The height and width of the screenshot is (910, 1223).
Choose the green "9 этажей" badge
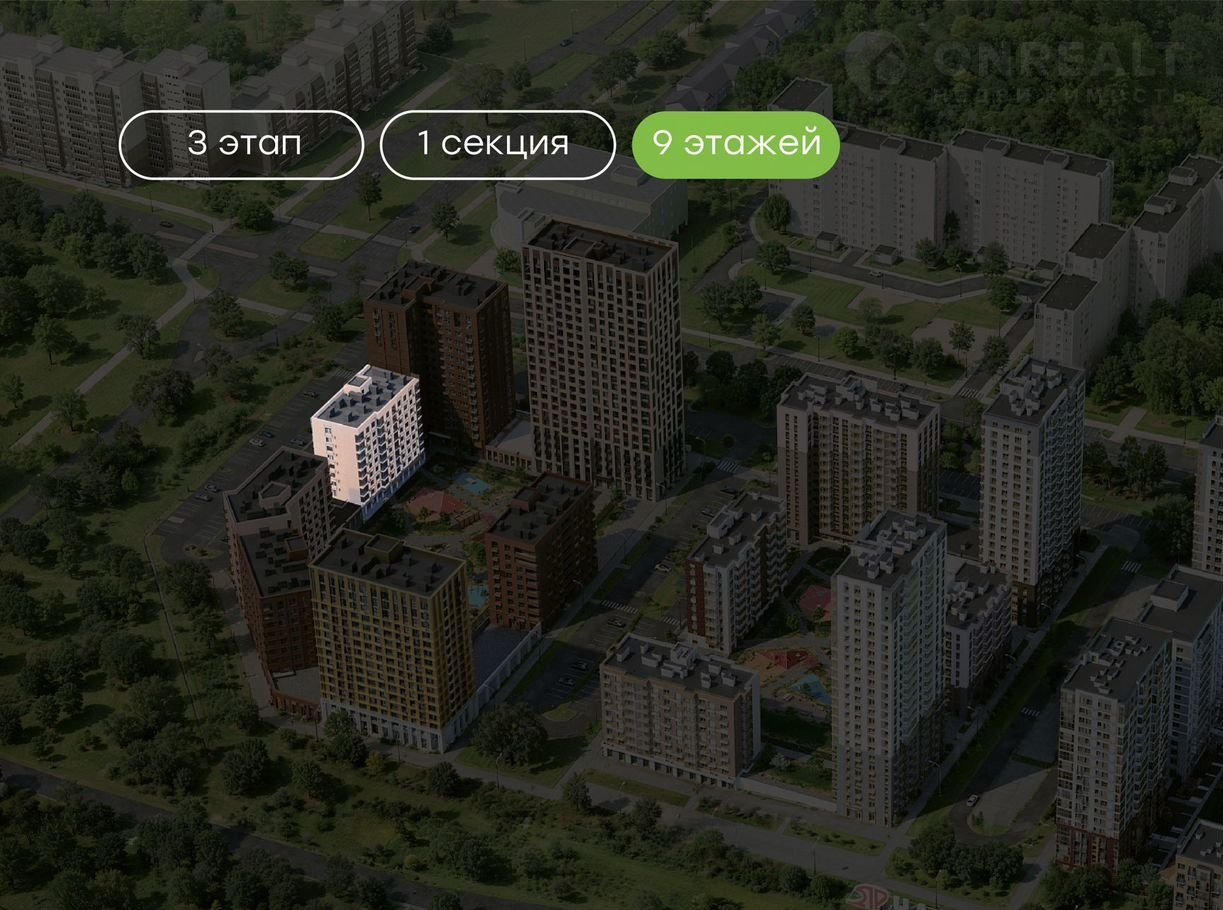coord(735,144)
